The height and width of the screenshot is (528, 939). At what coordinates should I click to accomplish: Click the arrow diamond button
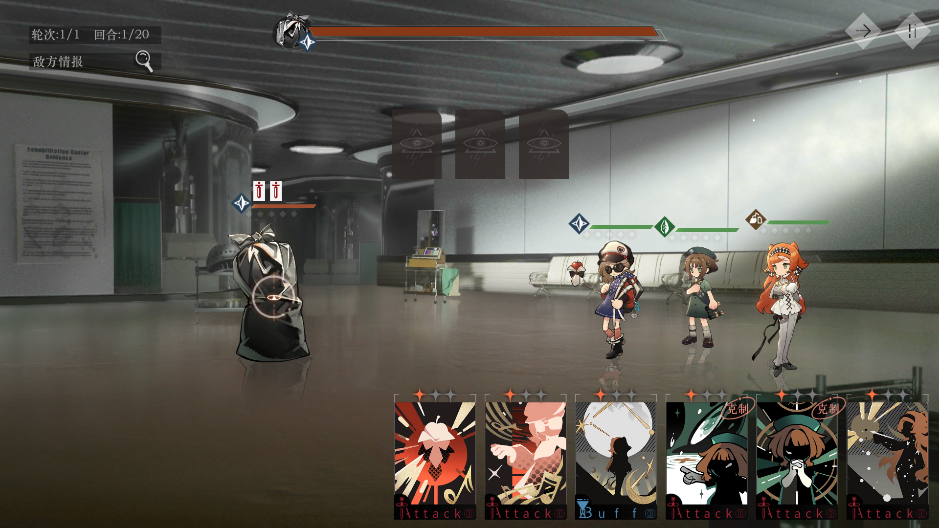(863, 31)
